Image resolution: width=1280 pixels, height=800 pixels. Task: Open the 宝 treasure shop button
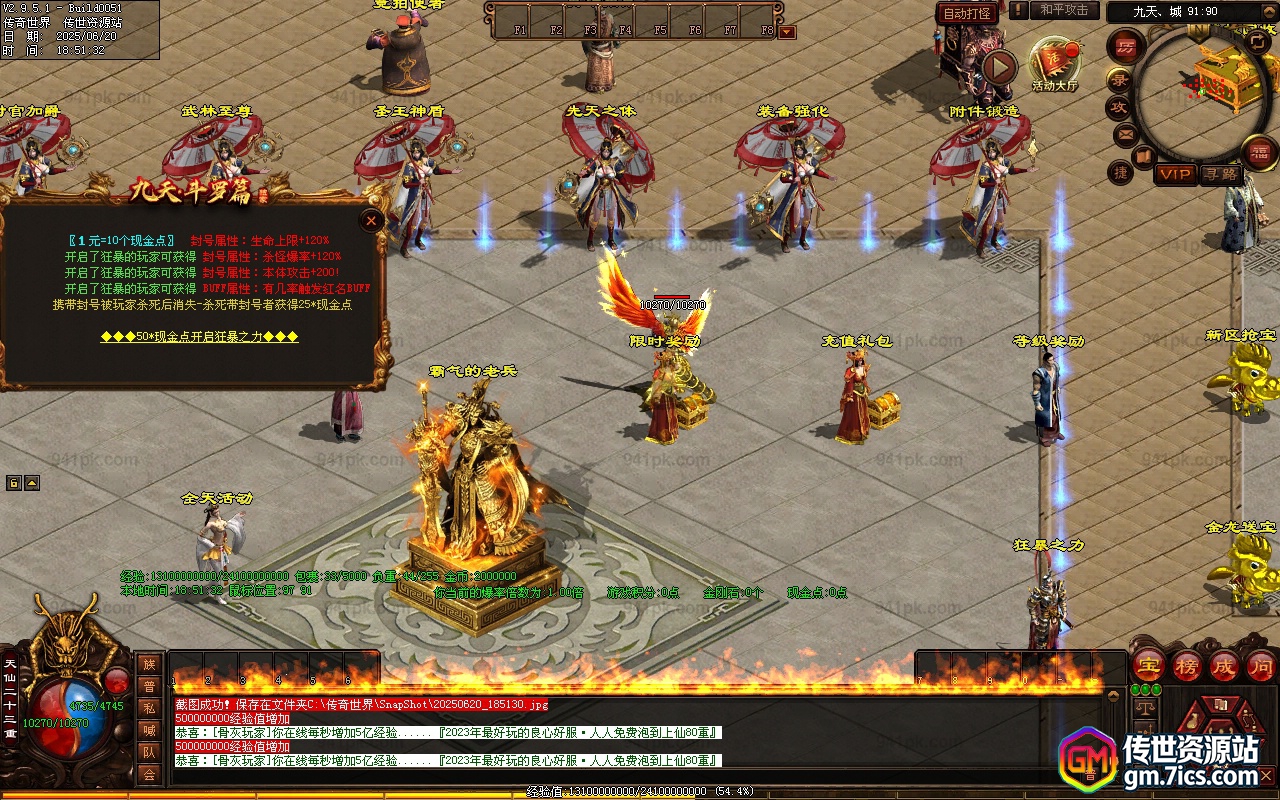coord(1148,666)
